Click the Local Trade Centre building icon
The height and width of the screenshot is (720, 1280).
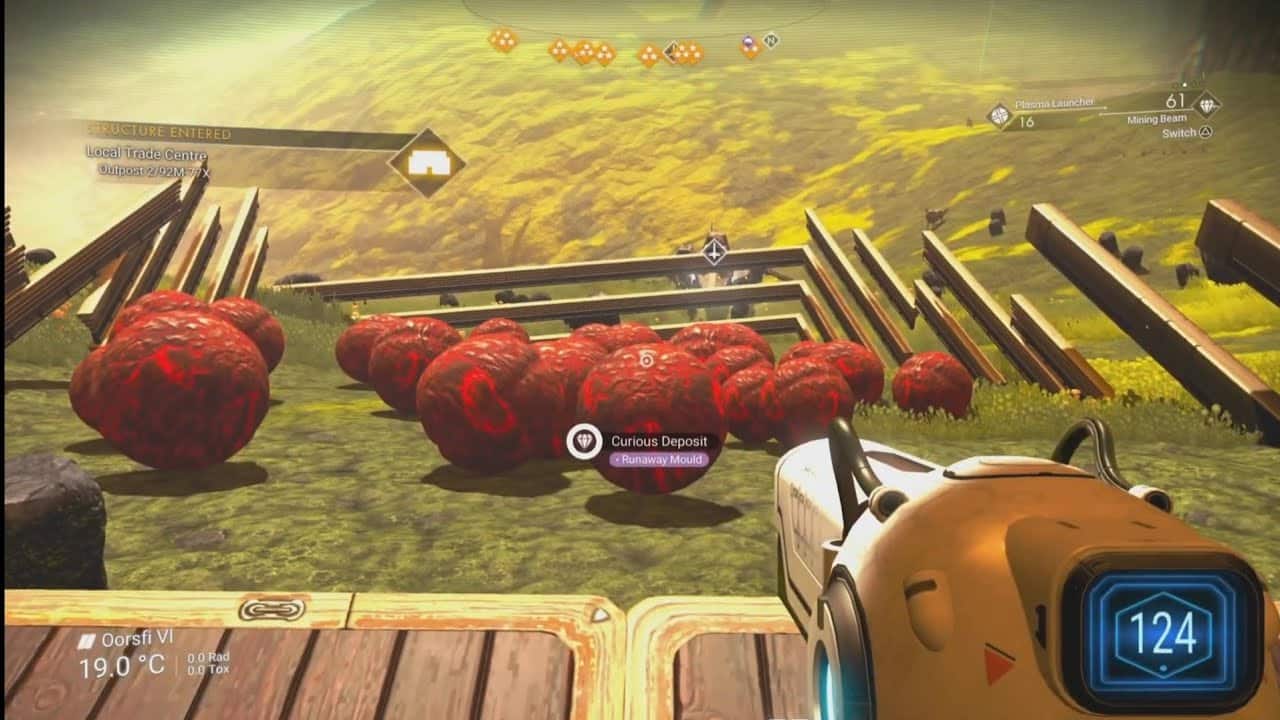point(428,162)
